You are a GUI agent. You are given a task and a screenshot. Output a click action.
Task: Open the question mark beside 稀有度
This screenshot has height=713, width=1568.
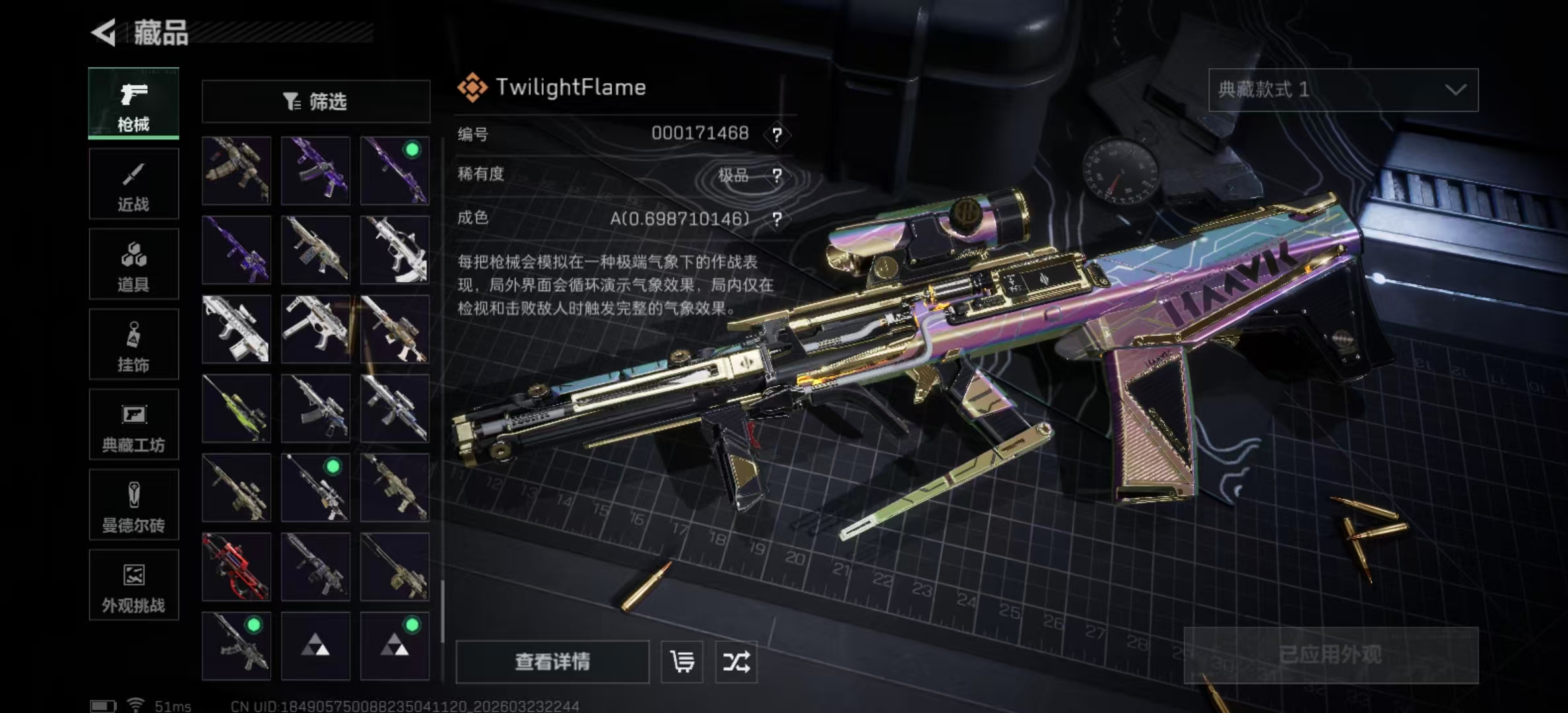pyautogui.click(x=777, y=176)
